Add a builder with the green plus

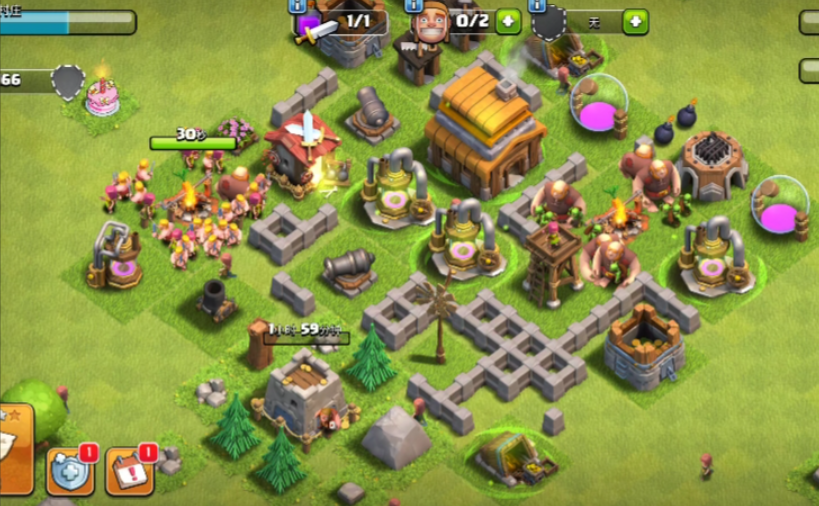(x=507, y=21)
